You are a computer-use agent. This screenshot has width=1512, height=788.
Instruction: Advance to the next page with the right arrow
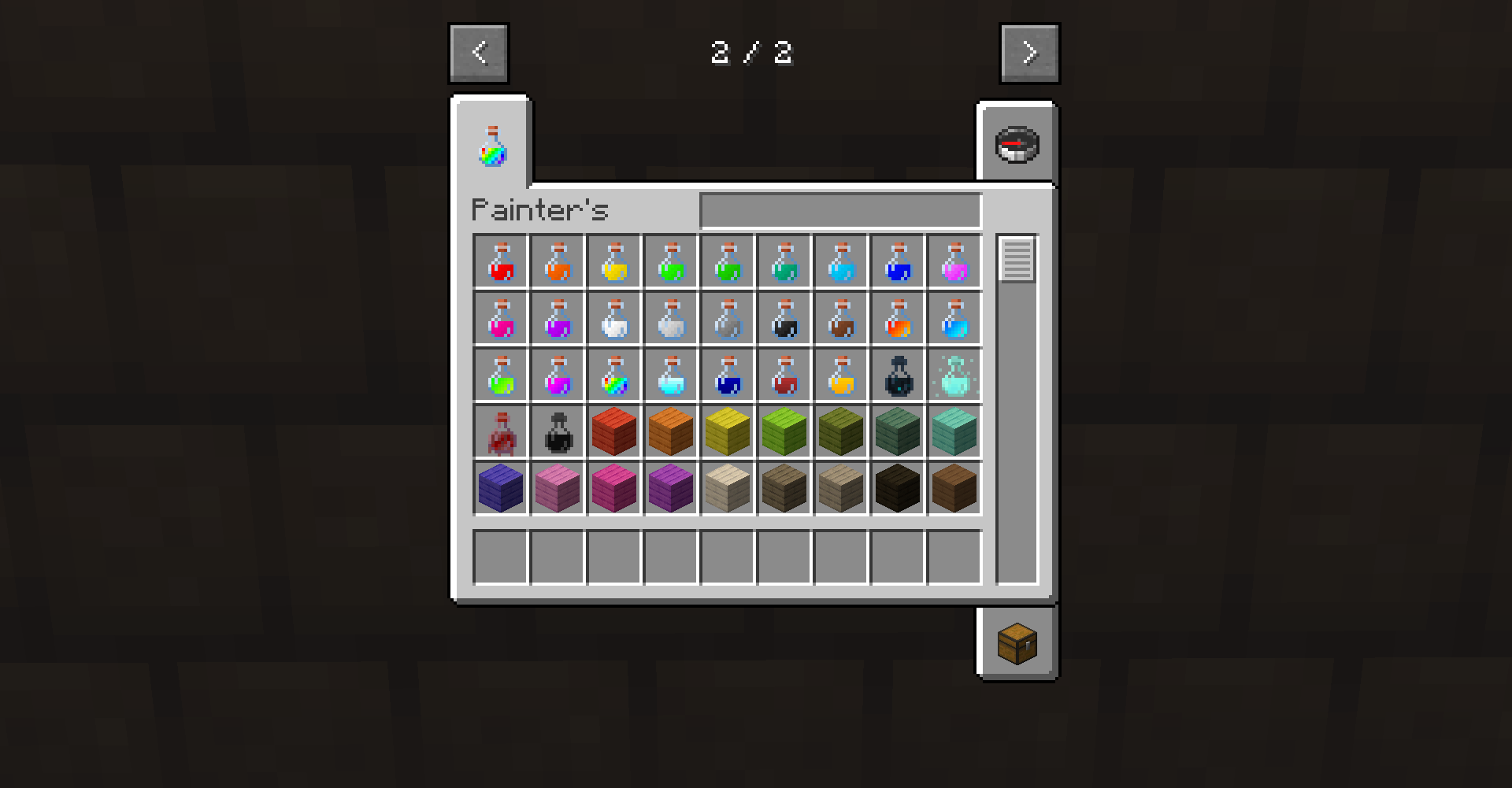(x=1028, y=53)
